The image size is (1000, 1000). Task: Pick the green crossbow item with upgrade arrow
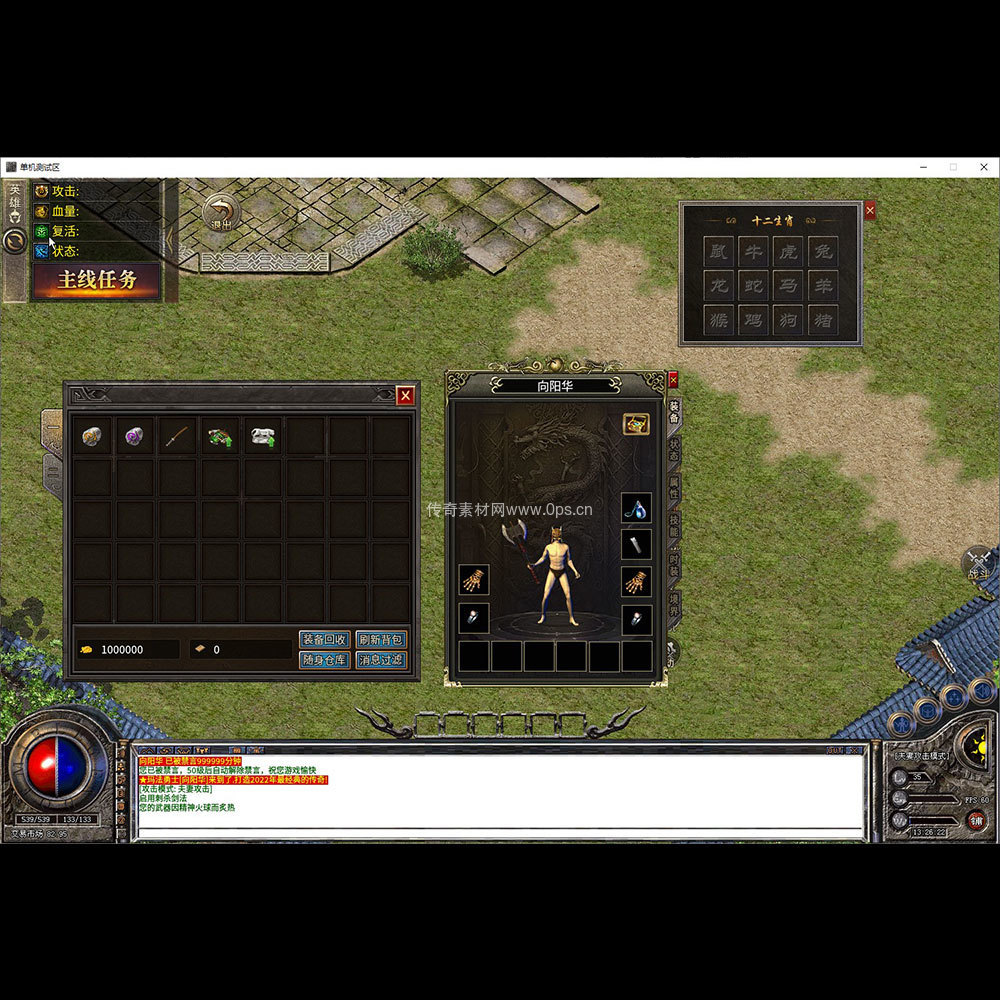point(220,436)
